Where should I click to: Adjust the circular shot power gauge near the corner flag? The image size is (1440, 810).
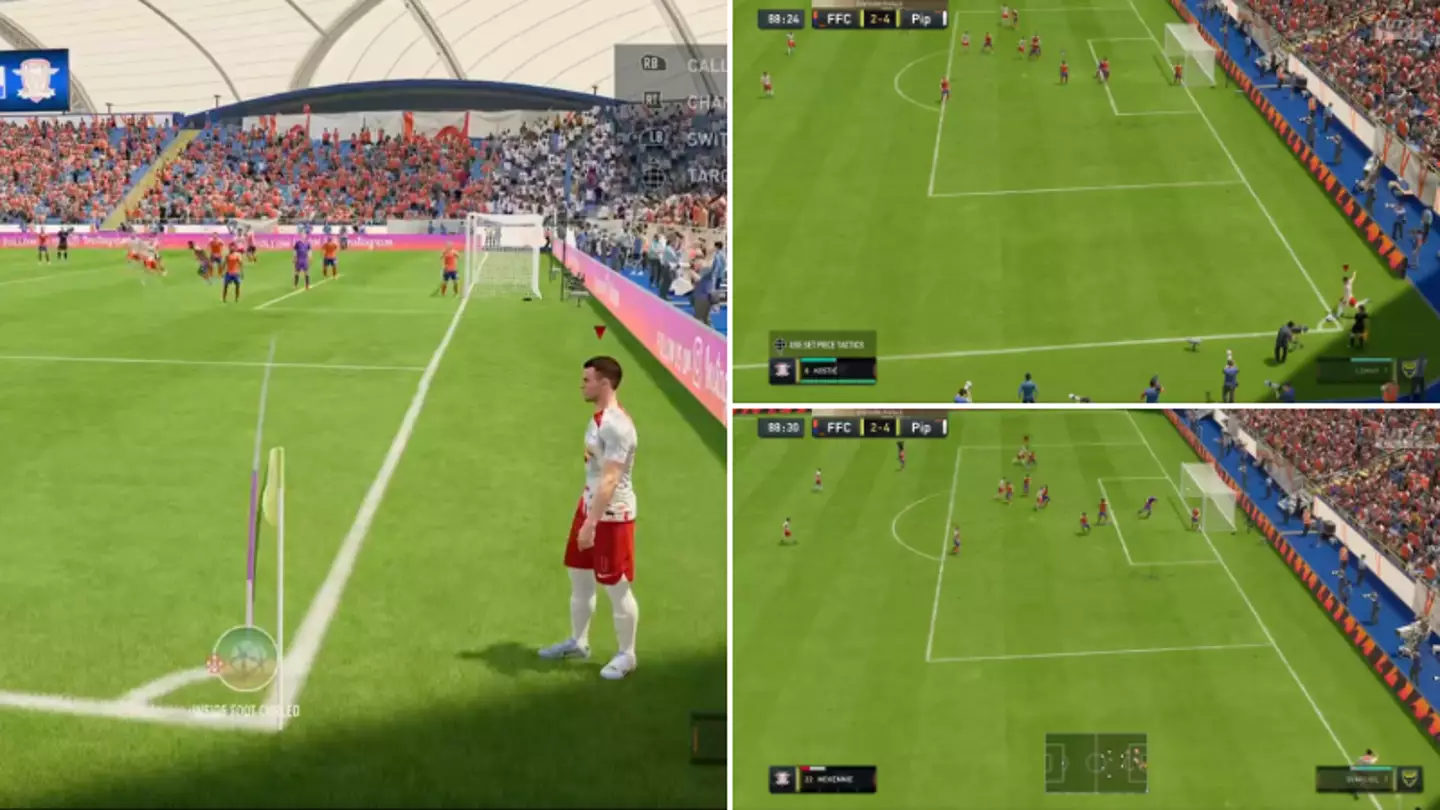pos(243,660)
